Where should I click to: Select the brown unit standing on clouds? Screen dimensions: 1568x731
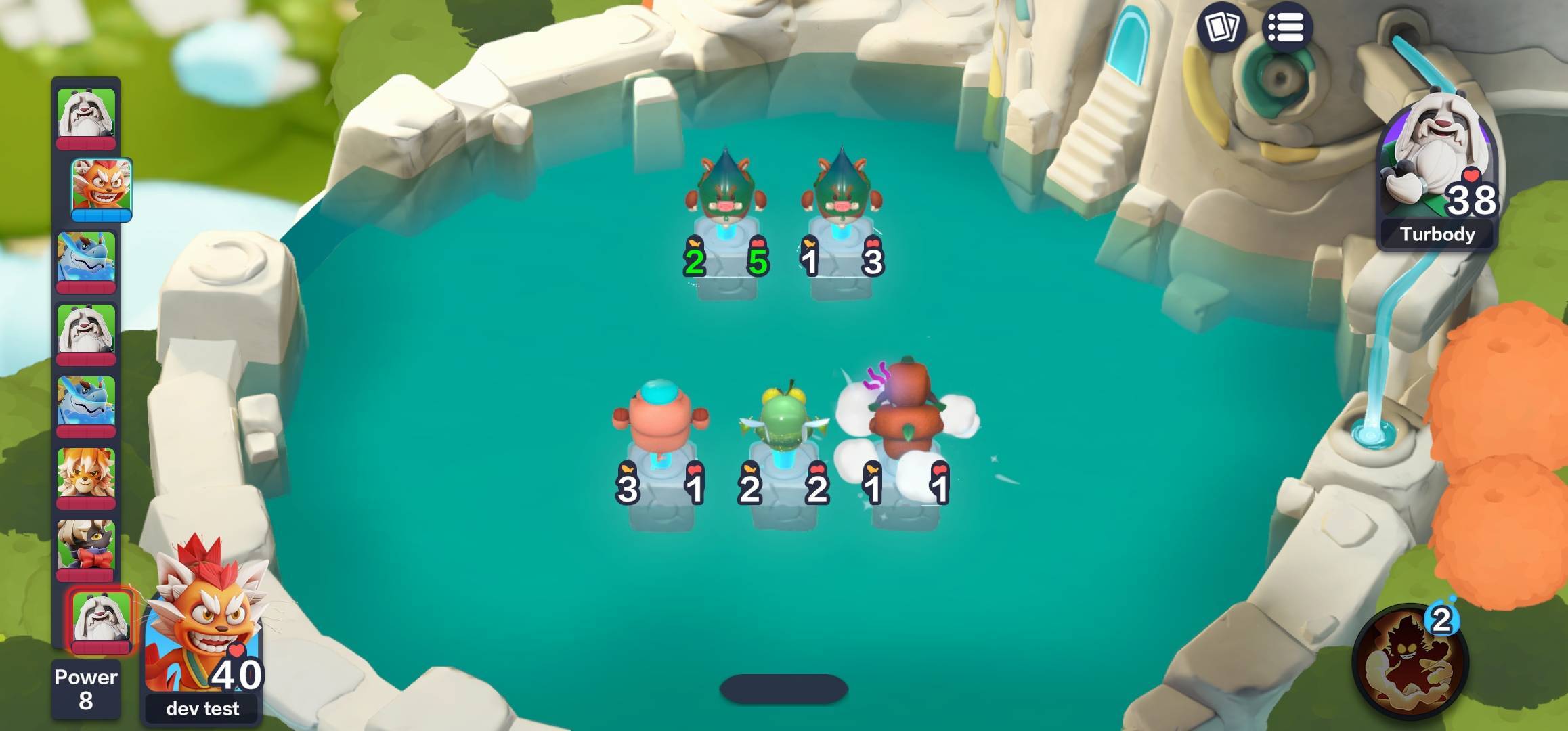[x=907, y=406]
